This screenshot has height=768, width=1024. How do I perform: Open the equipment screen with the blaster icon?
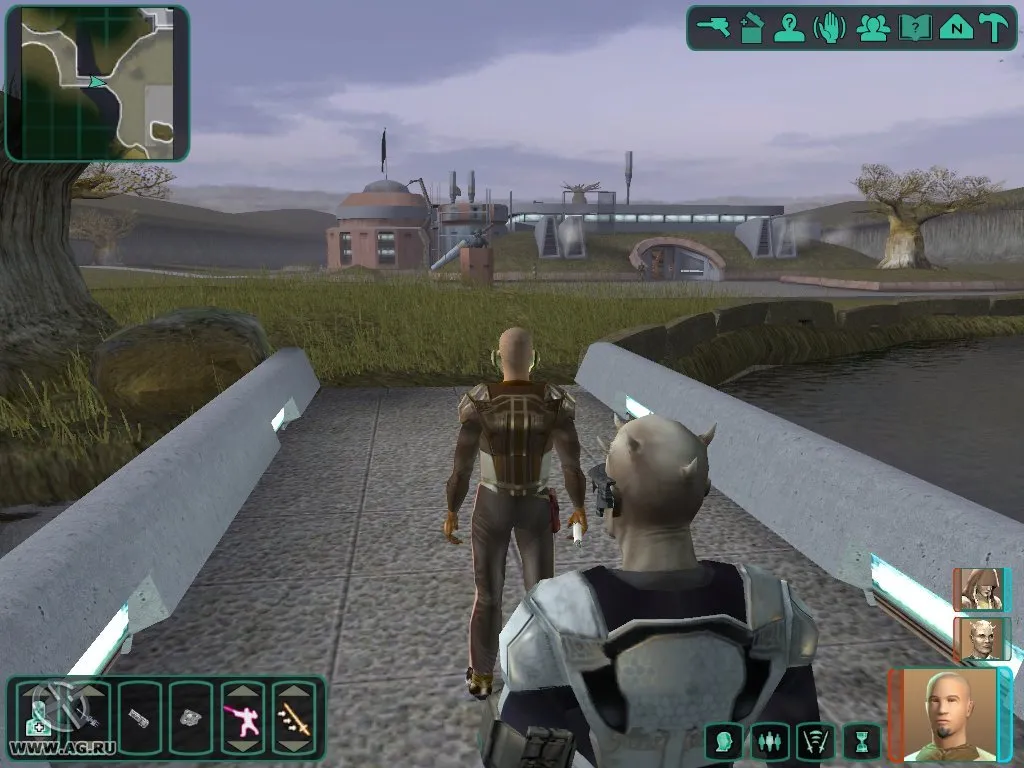[x=715, y=27]
